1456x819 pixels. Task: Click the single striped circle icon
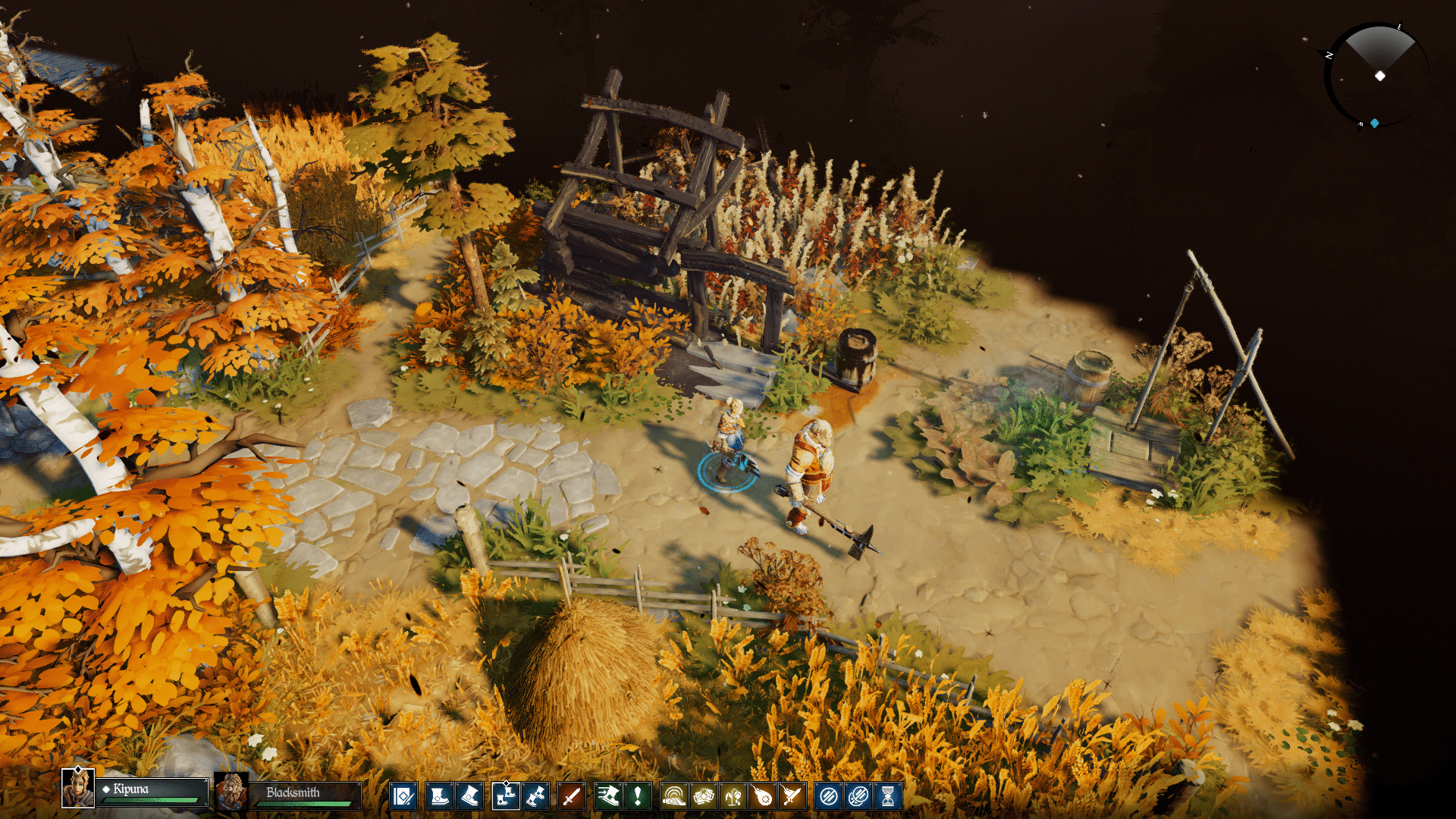pos(829,796)
